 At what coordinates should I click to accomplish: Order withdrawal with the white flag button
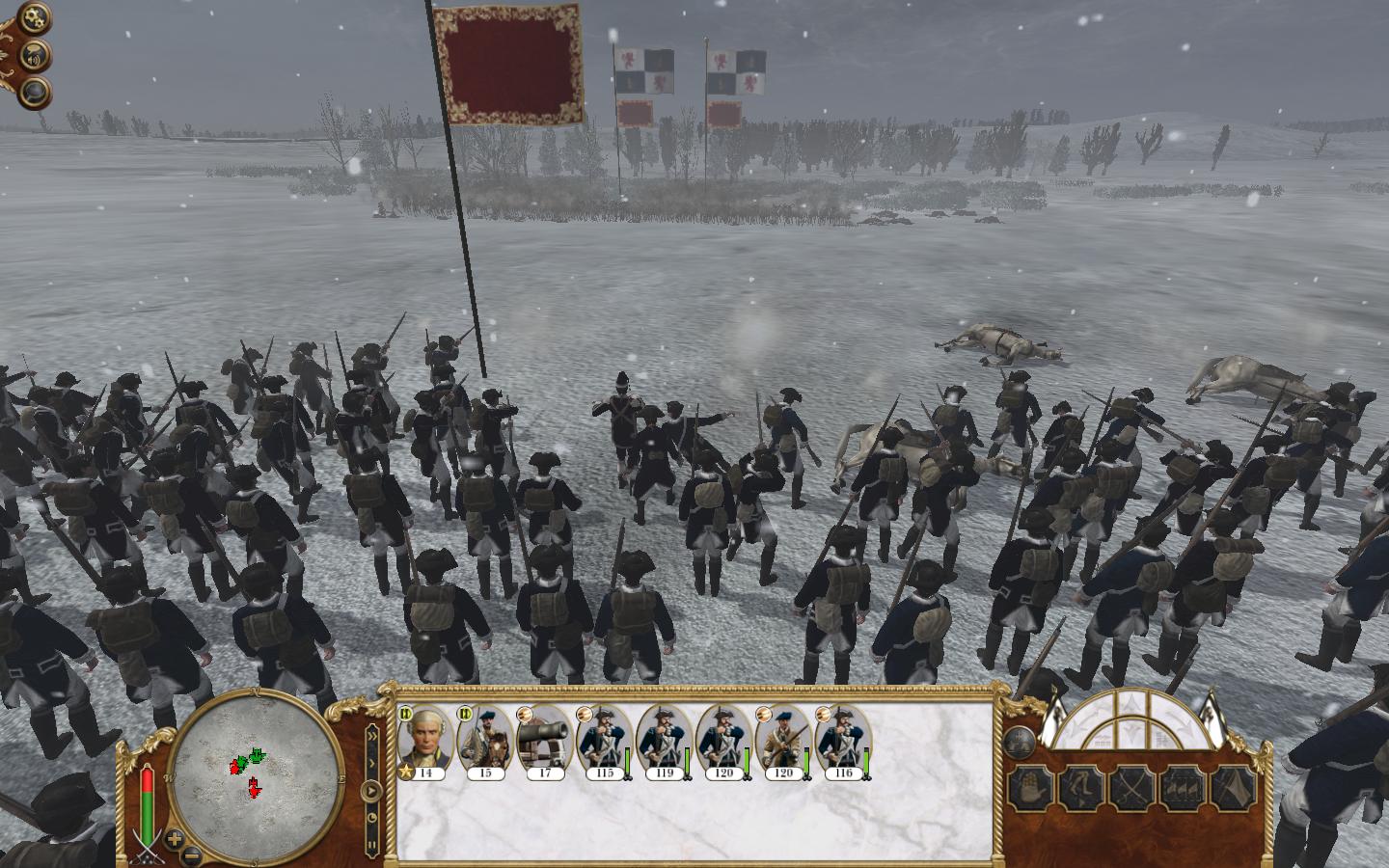1232,788
